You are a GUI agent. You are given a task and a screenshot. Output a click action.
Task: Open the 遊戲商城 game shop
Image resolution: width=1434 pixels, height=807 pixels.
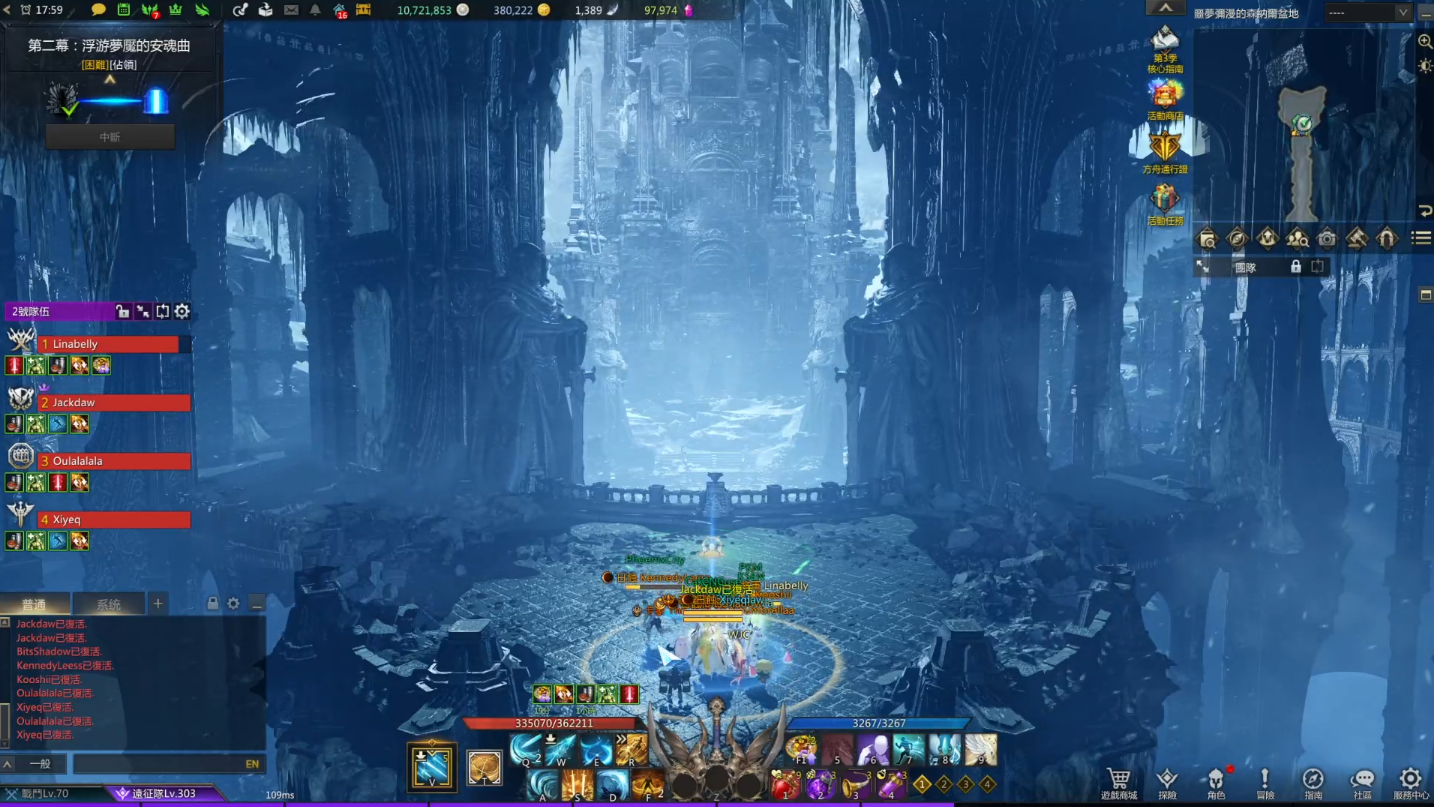(1119, 781)
